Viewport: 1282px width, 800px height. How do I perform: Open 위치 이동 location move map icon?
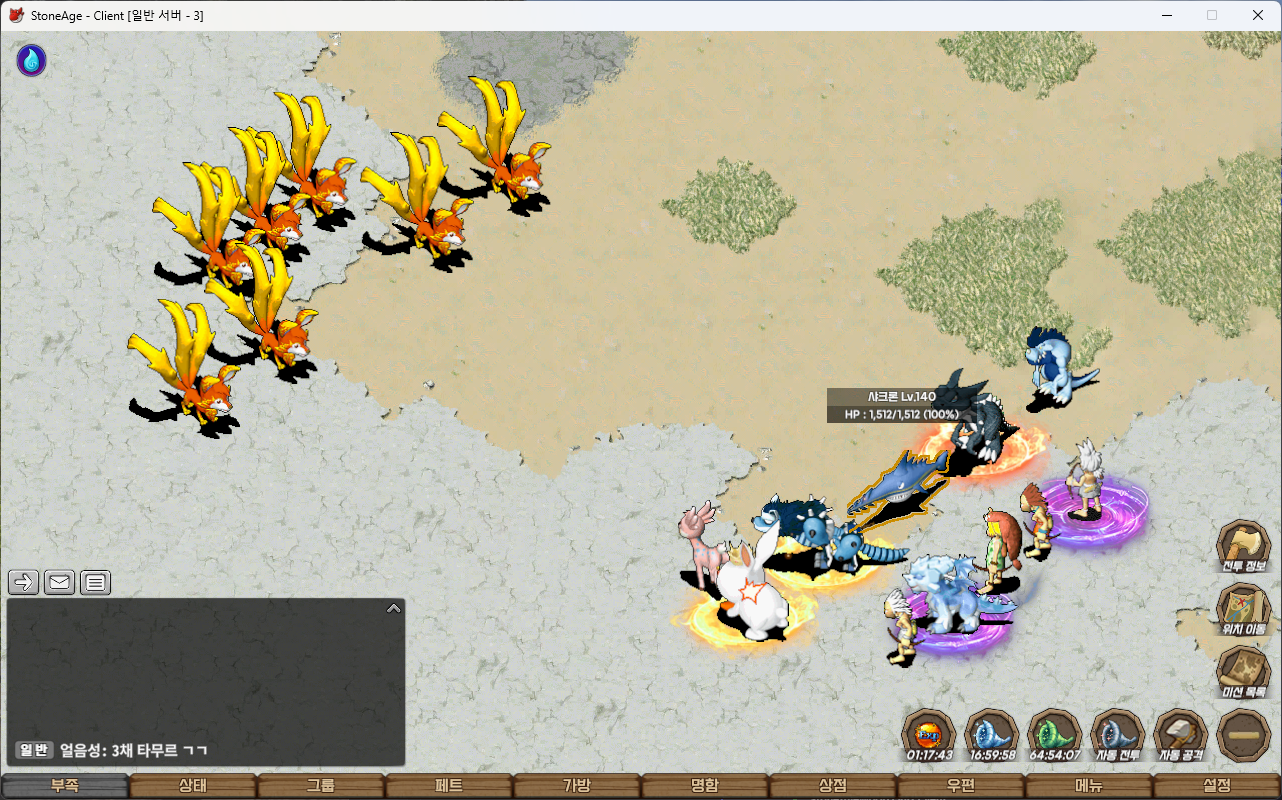pyautogui.click(x=1243, y=610)
